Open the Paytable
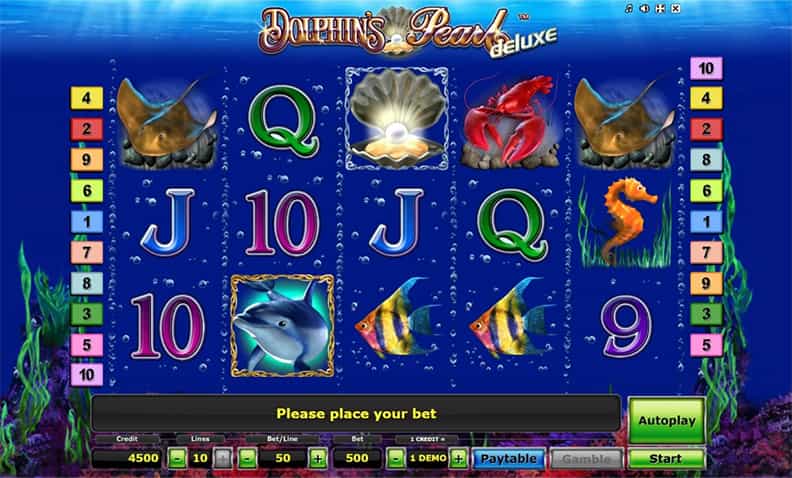This screenshot has width=792, height=478. [x=509, y=459]
